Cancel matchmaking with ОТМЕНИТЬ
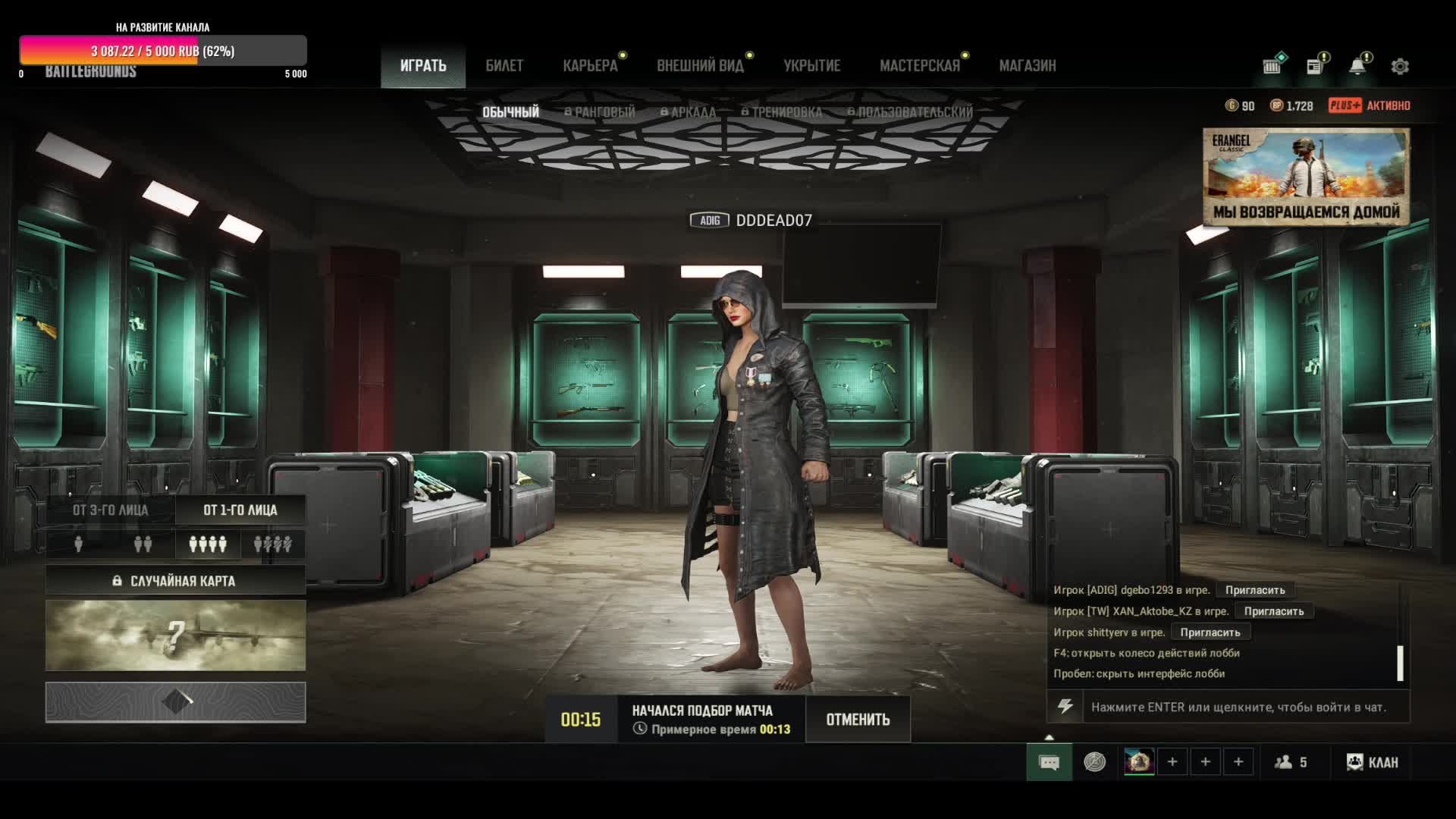The width and height of the screenshot is (1456, 819). click(x=858, y=719)
